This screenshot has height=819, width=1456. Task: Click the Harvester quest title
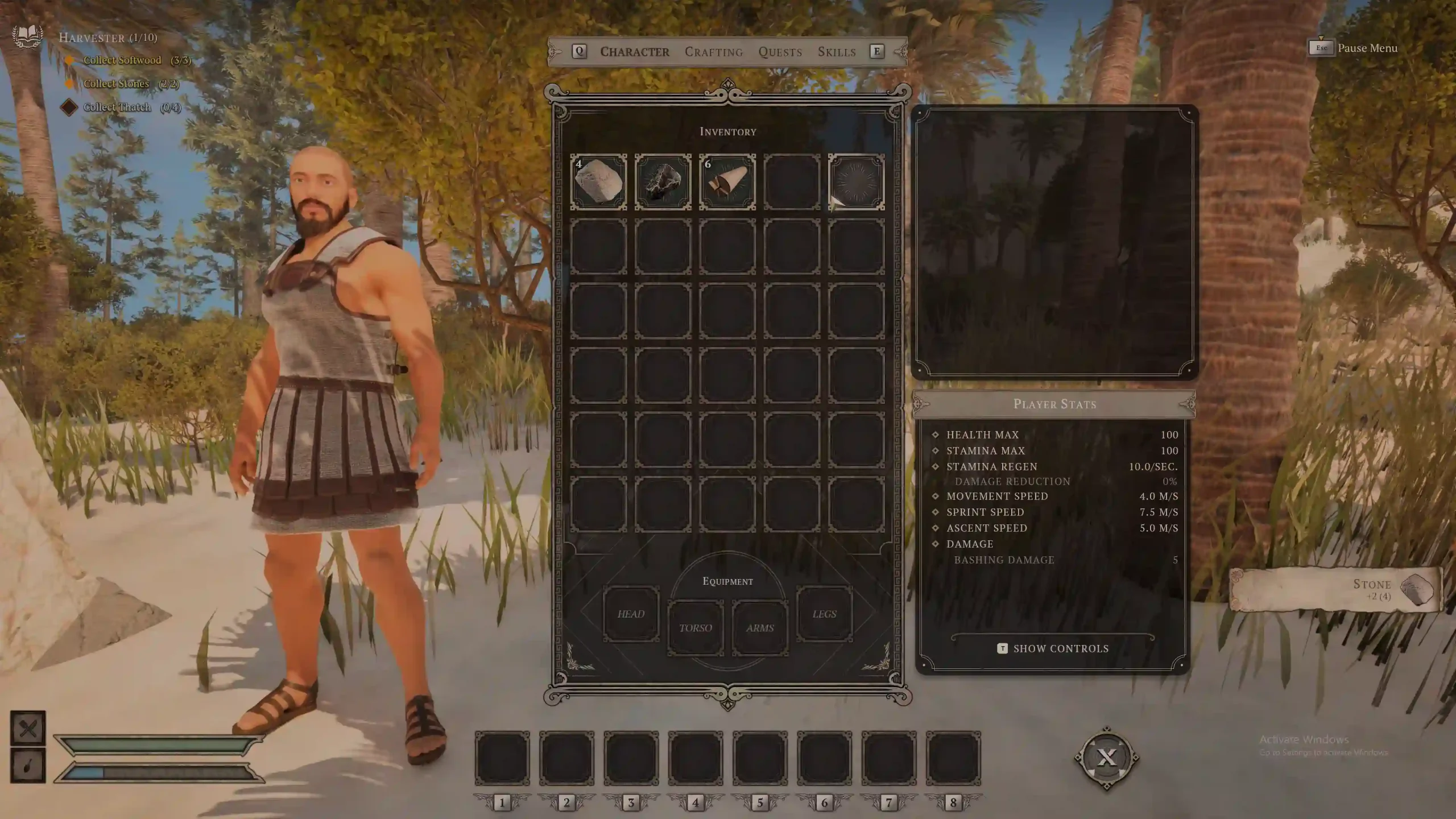tap(107, 38)
